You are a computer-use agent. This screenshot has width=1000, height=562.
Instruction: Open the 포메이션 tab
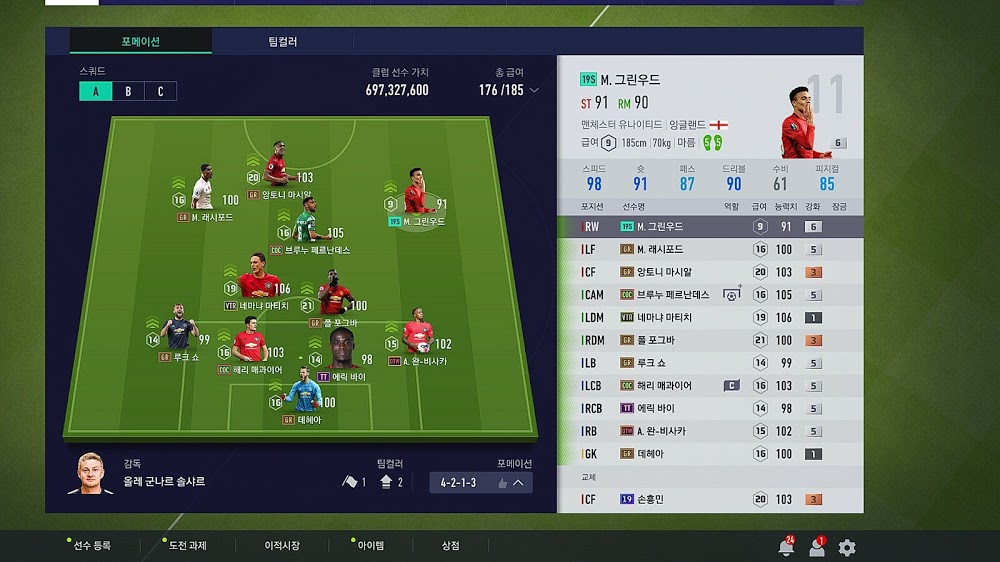click(140, 42)
